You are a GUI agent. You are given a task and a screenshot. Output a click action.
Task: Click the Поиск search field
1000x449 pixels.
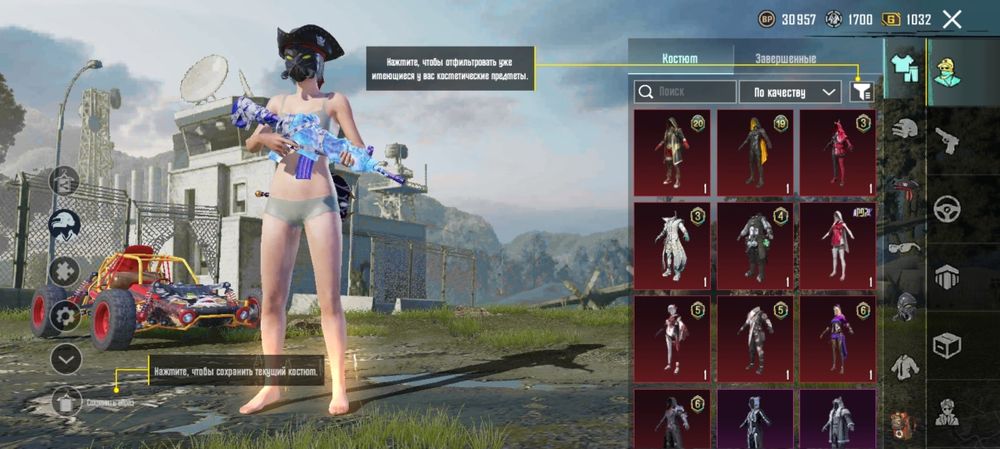point(684,92)
